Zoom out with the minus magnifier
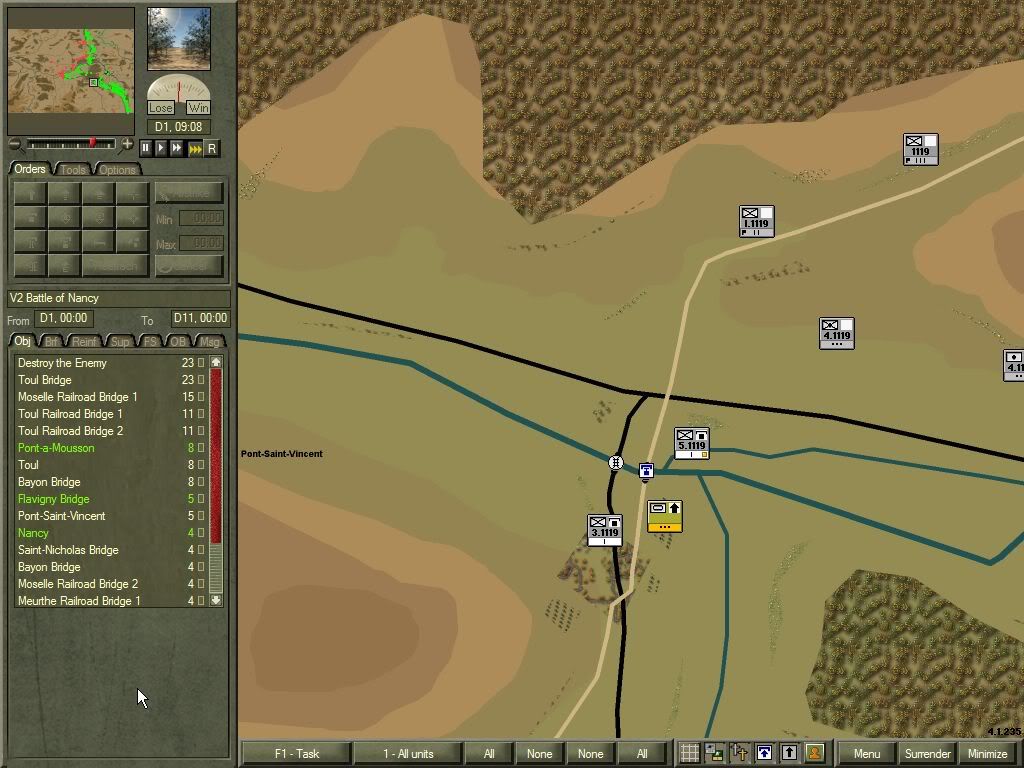Screen dimensions: 1024x768 tap(15, 145)
